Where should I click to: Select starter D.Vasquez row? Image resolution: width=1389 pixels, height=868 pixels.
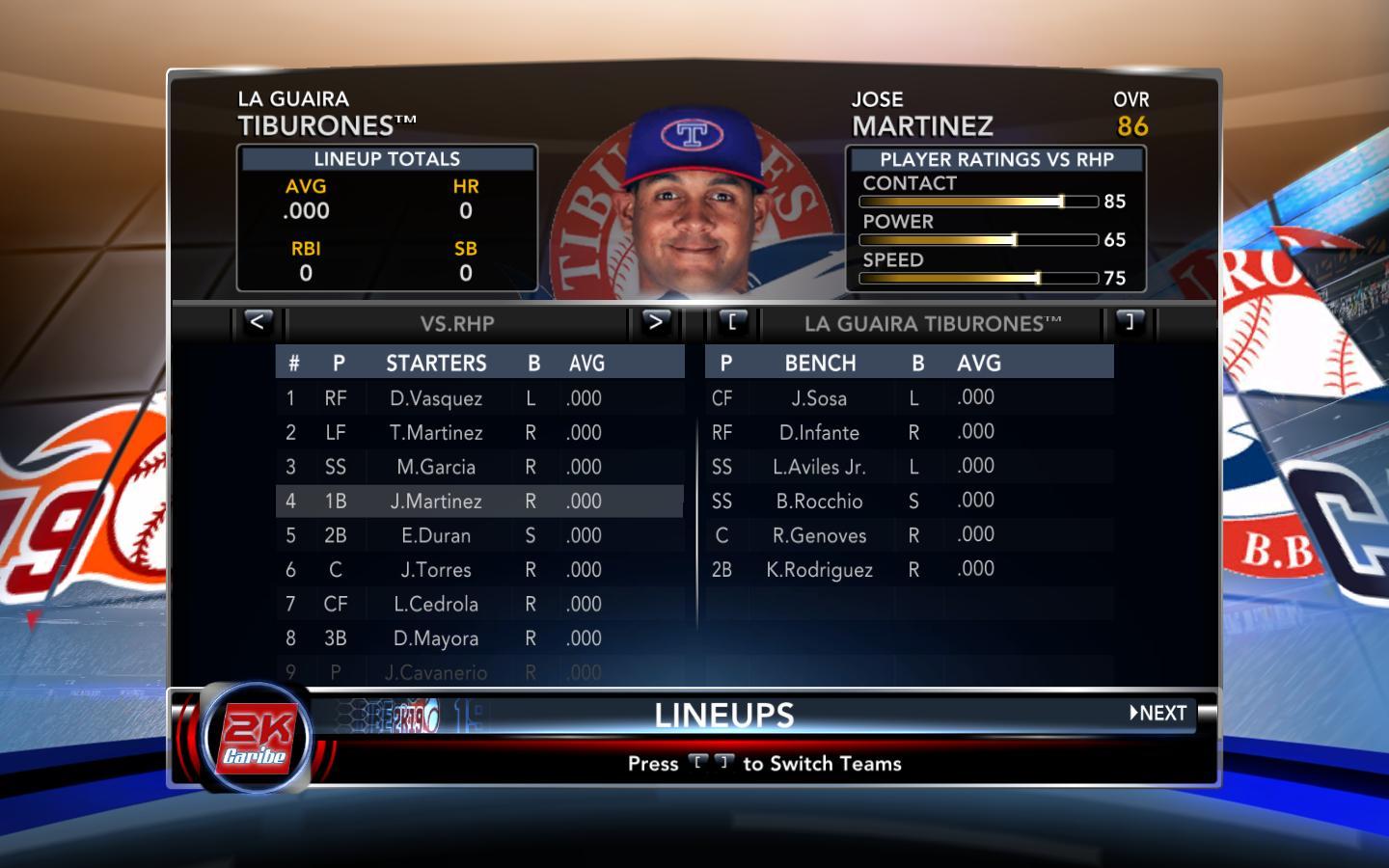pos(436,398)
